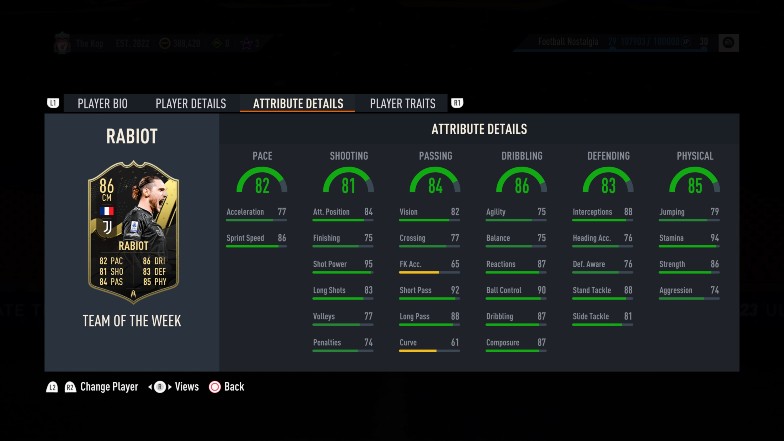Show the Player Traits tab

click(402, 103)
